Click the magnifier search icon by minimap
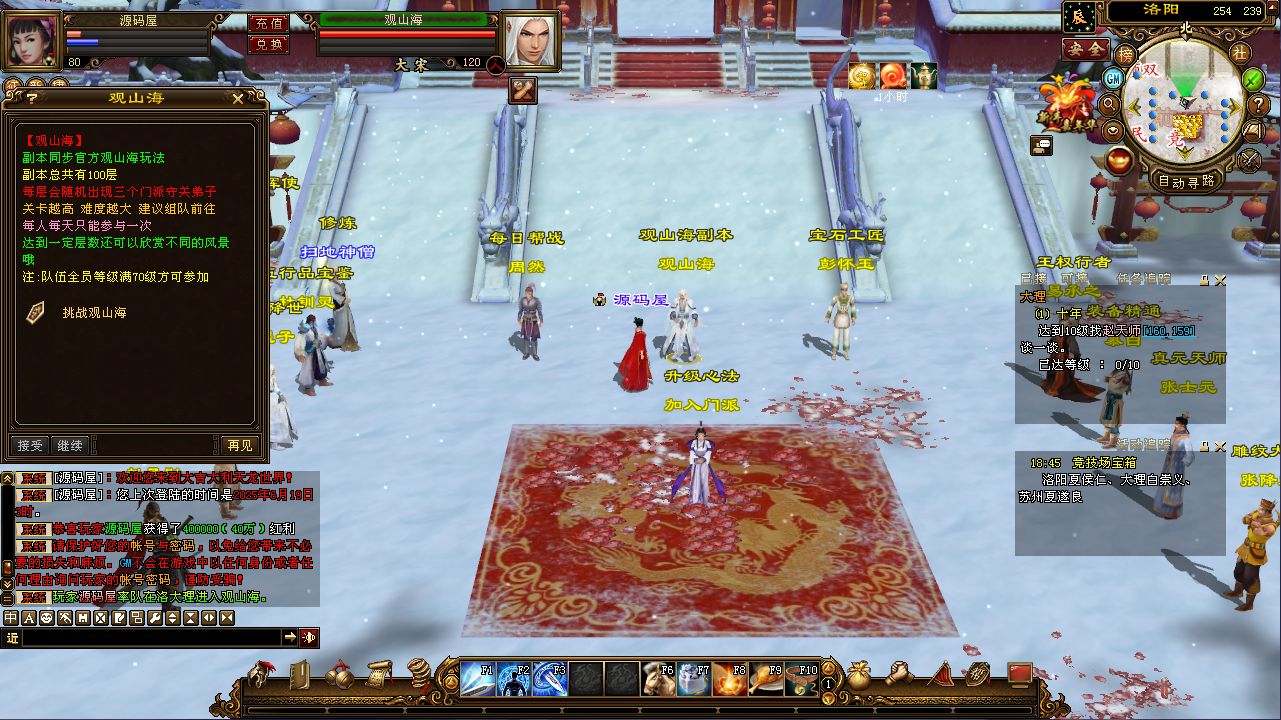The height and width of the screenshot is (720, 1281). [x=1108, y=105]
